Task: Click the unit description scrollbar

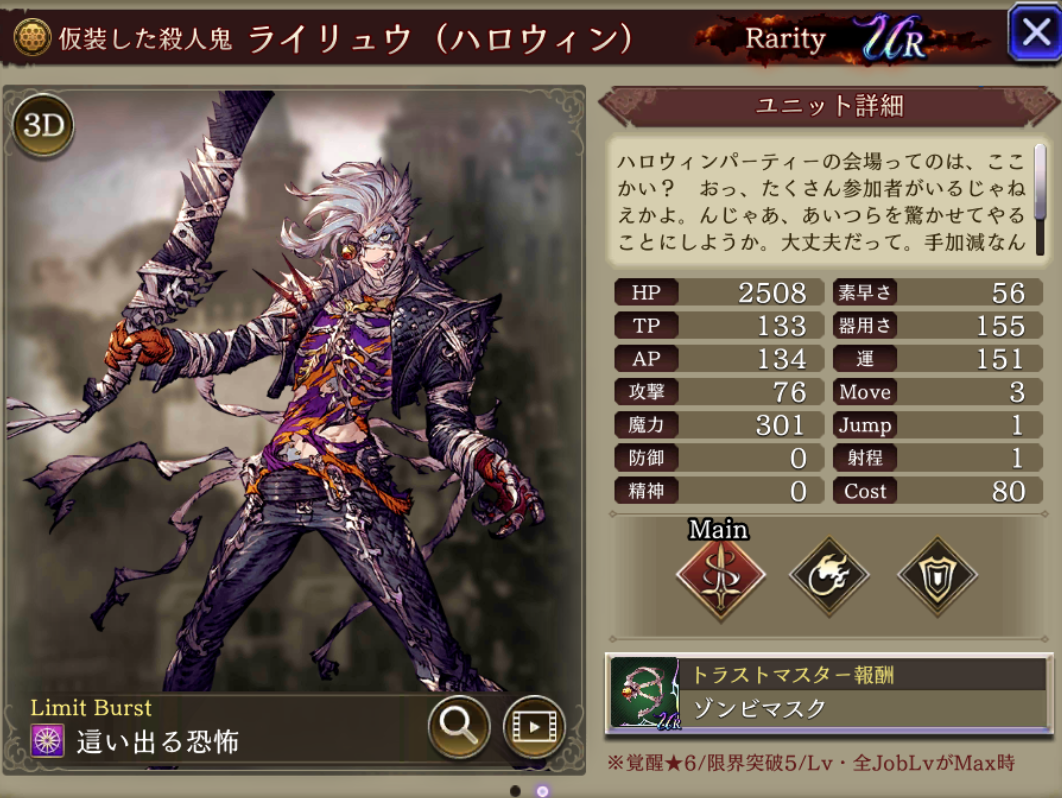Action: click(x=1040, y=199)
